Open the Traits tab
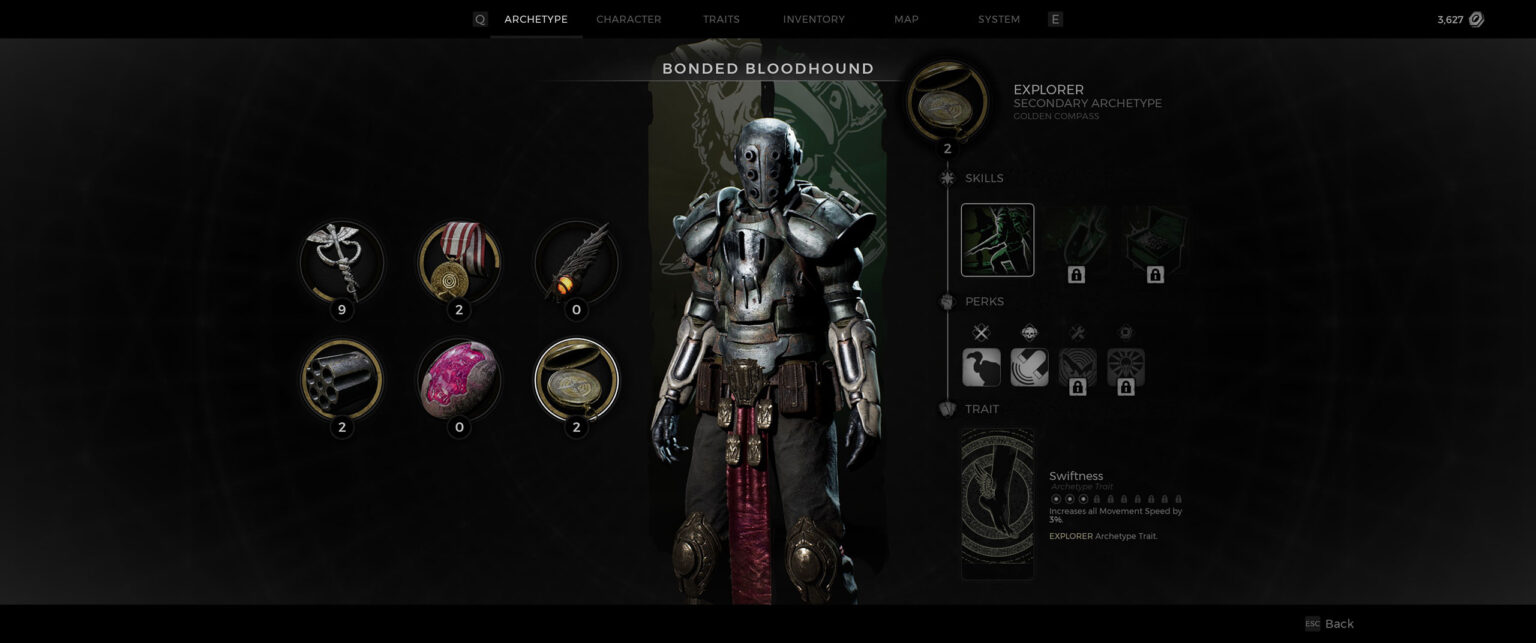The image size is (1536, 643). click(x=721, y=19)
